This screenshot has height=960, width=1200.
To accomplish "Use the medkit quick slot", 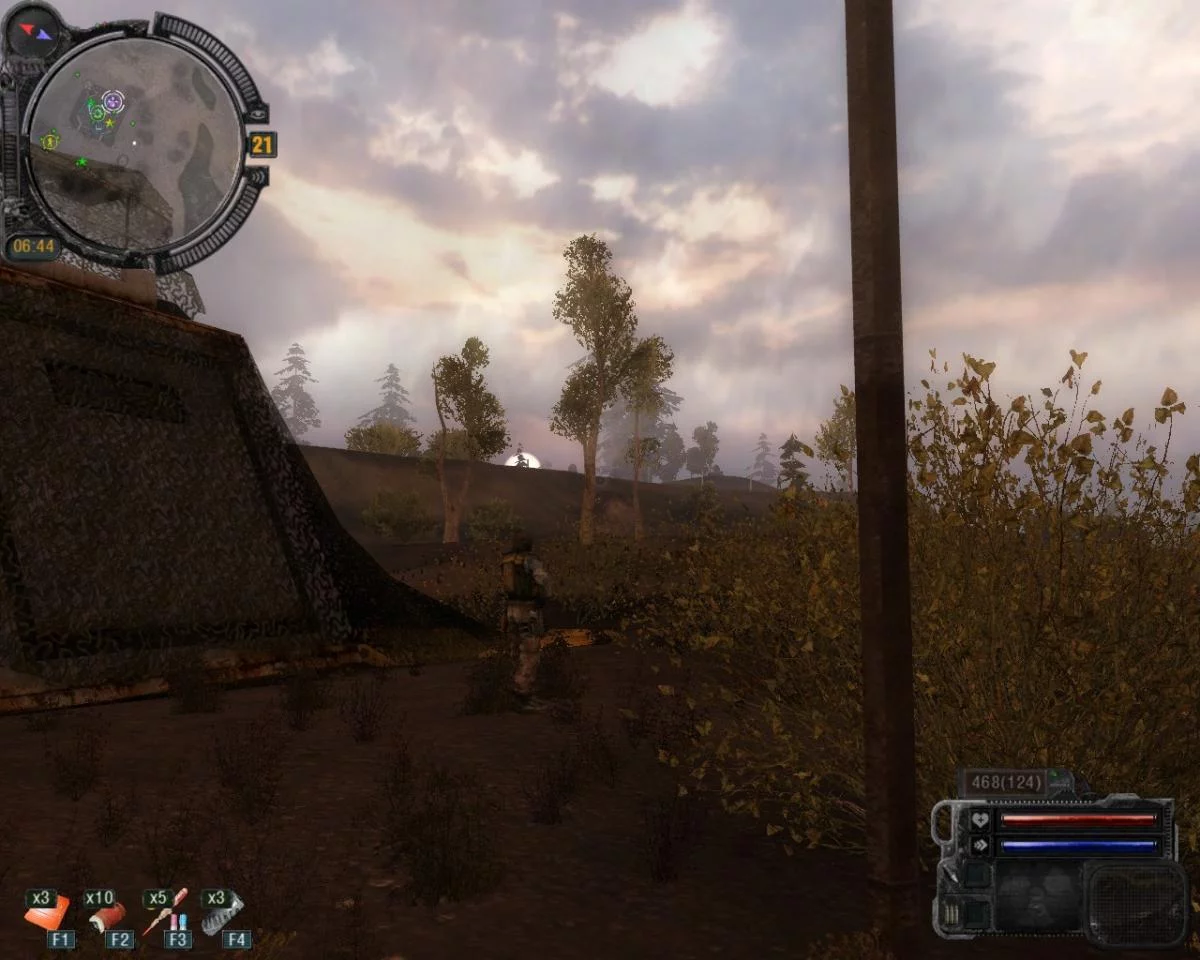I will [x=47, y=913].
